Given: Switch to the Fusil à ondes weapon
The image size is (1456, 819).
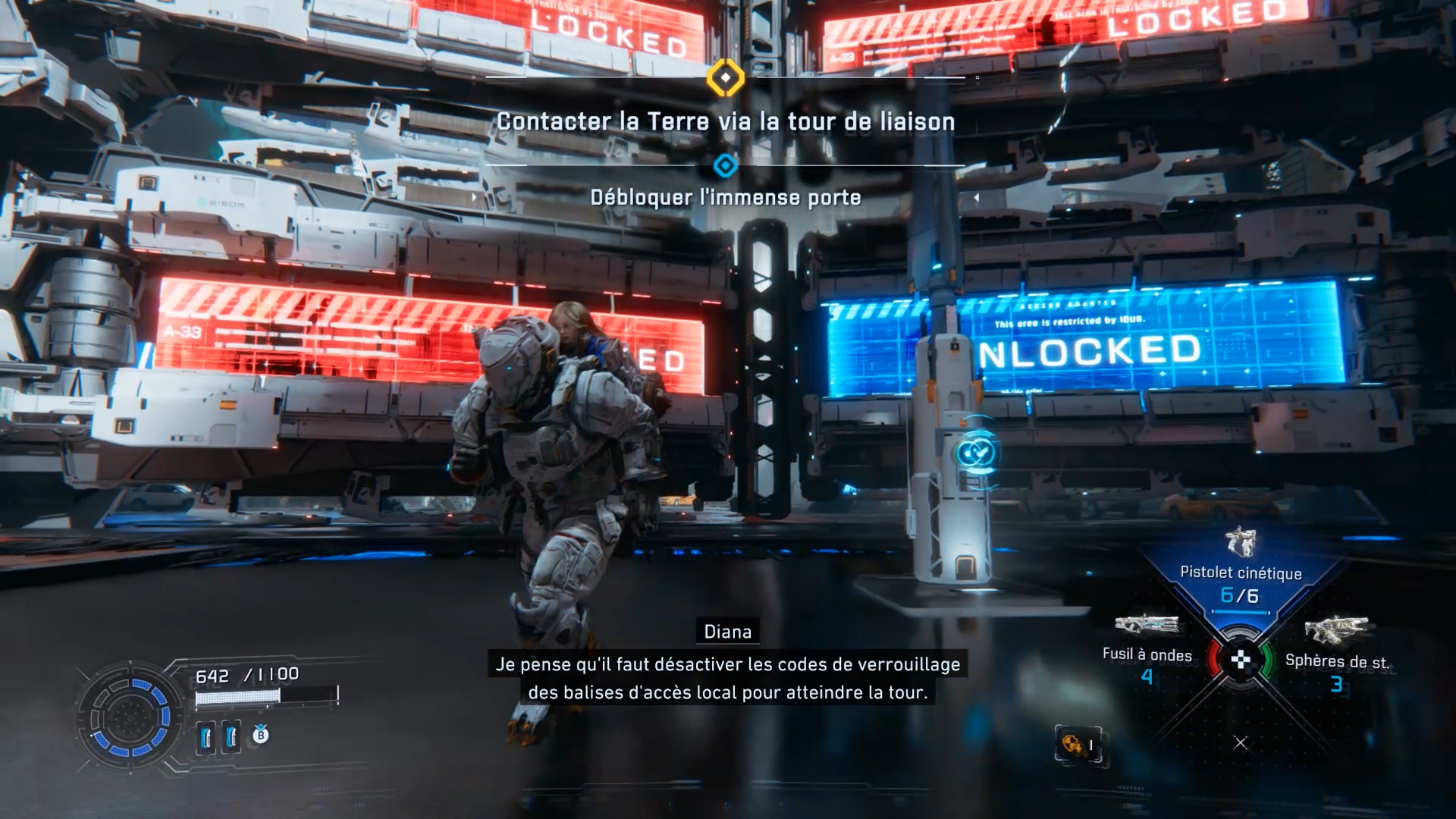Looking at the screenshot, I should [1147, 653].
